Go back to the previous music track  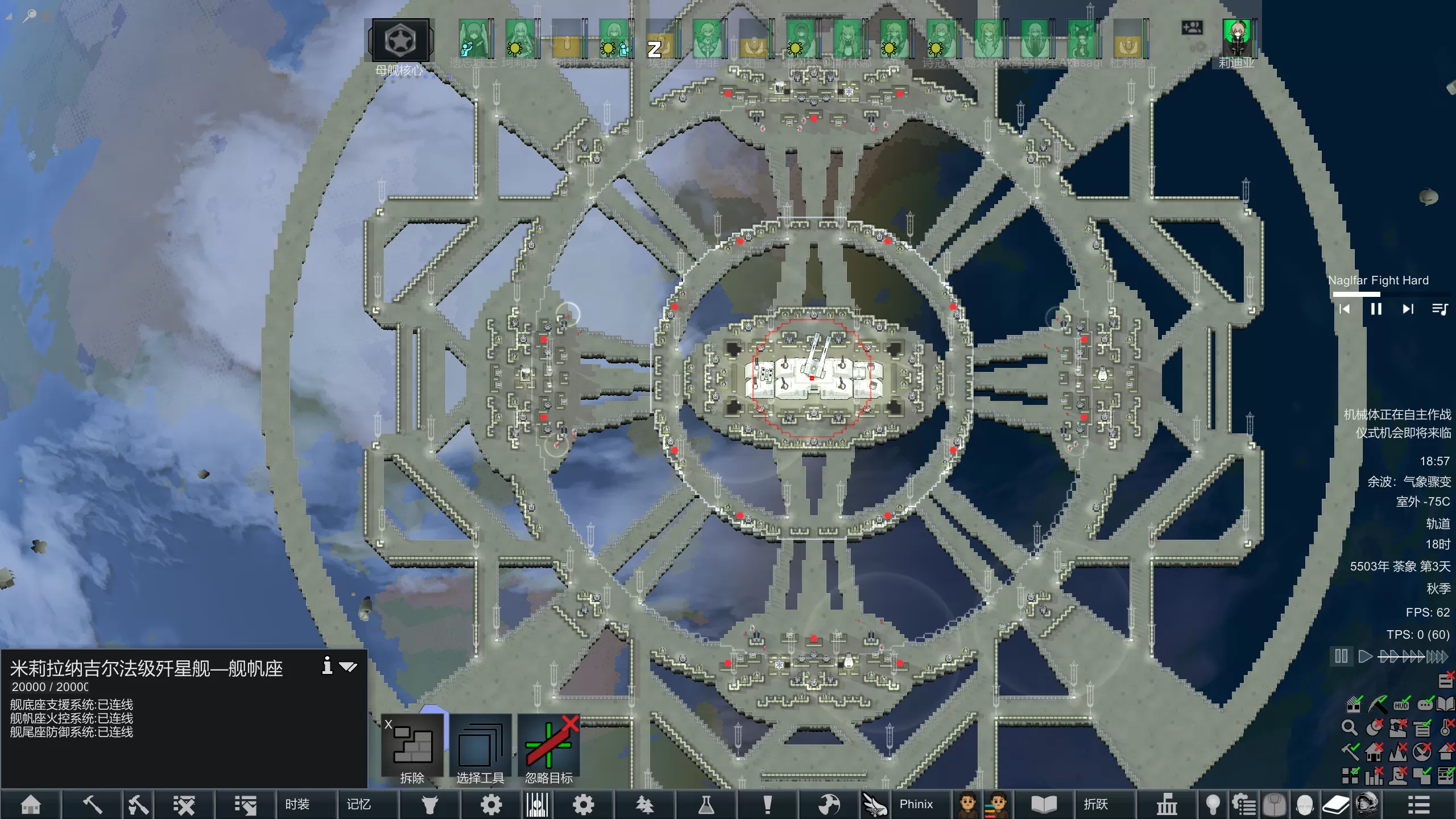[1345, 309]
